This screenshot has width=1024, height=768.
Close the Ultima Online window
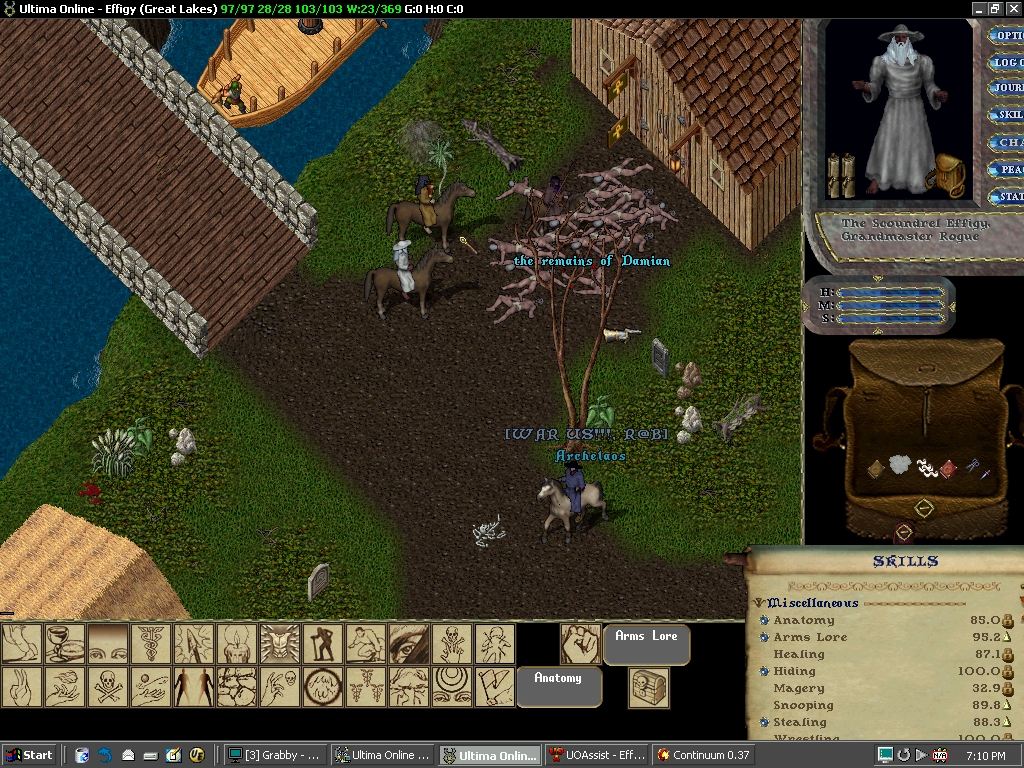click(x=1012, y=8)
